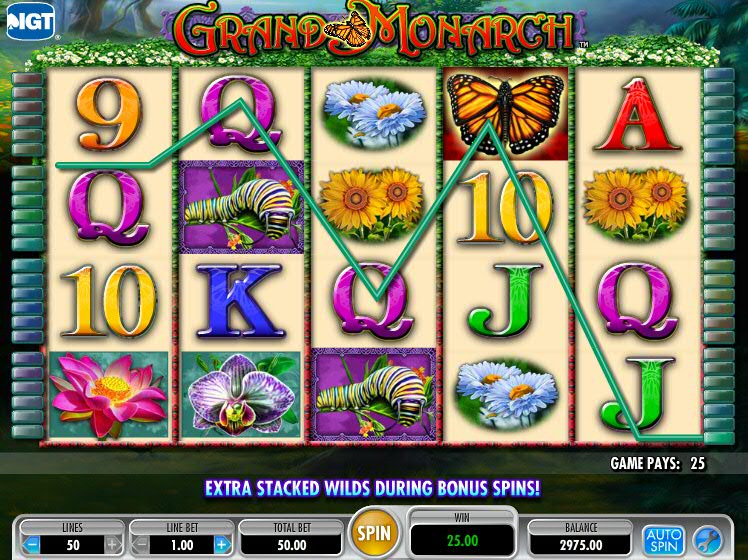This screenshot has width=748, height=560.
Task: Raise the line bet amount
Action: point(222,545)
